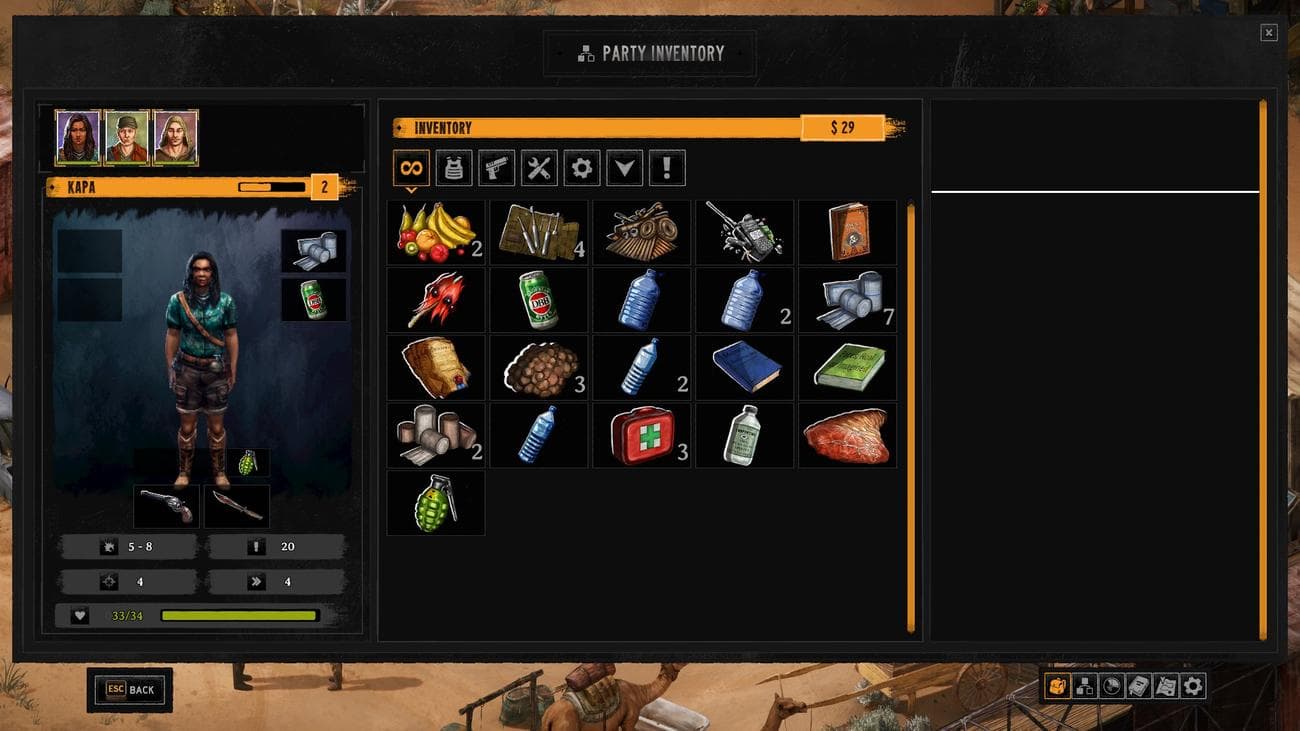Viewport: 1300px width, 731px height.
Task: Select the frag grenade in inventory grid
Action: click(x=436, y=503)
